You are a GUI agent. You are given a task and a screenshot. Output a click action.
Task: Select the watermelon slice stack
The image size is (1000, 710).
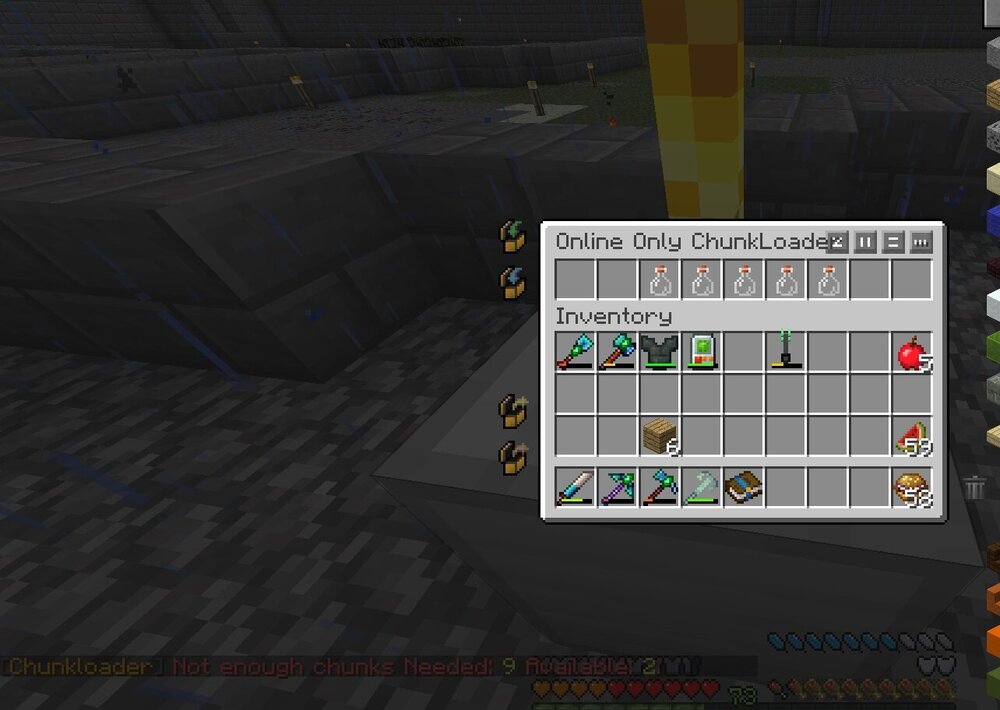tap(911, 437)
